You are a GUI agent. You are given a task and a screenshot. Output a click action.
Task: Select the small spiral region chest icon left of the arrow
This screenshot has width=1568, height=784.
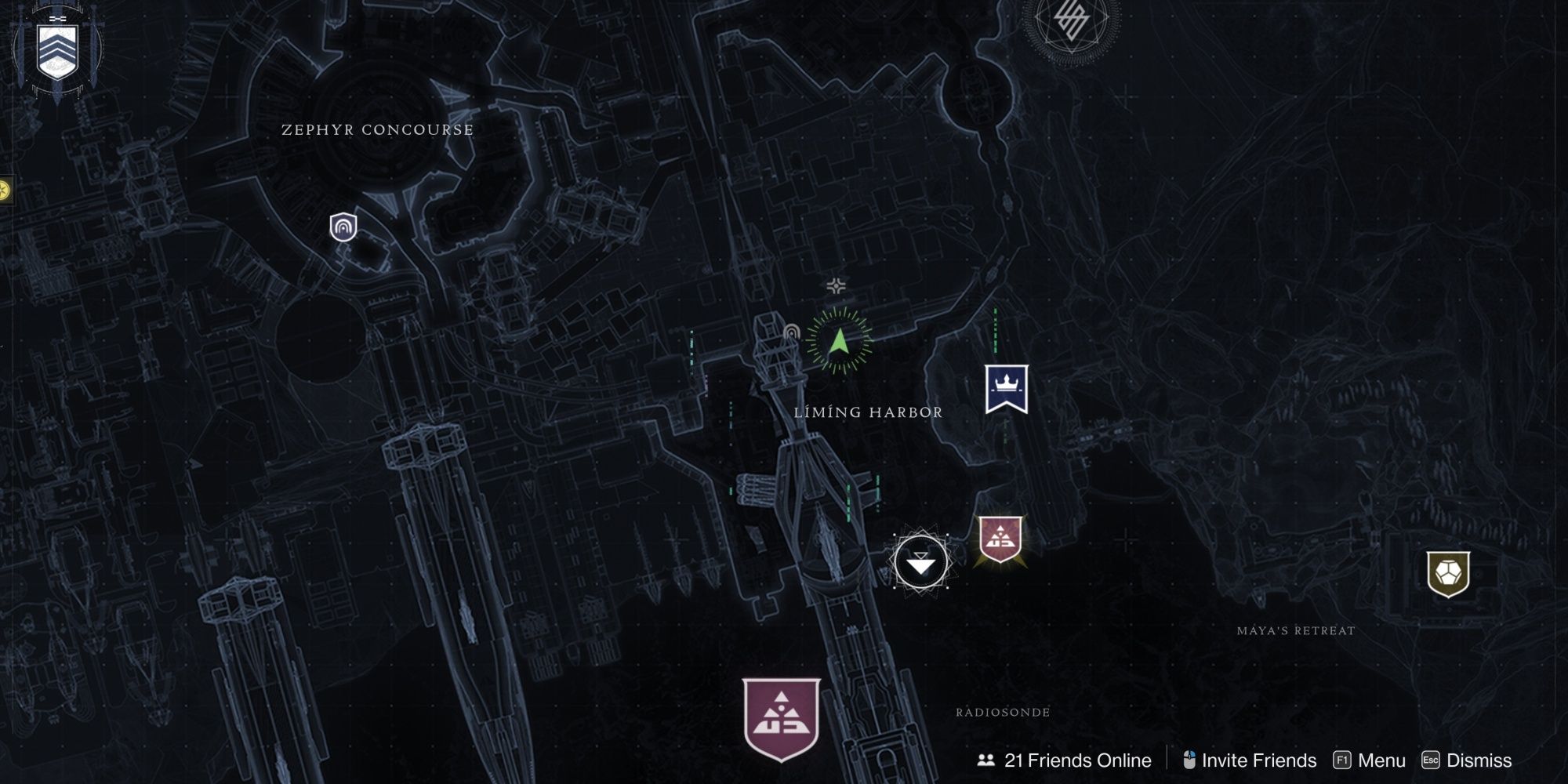[x=793, y=332]
